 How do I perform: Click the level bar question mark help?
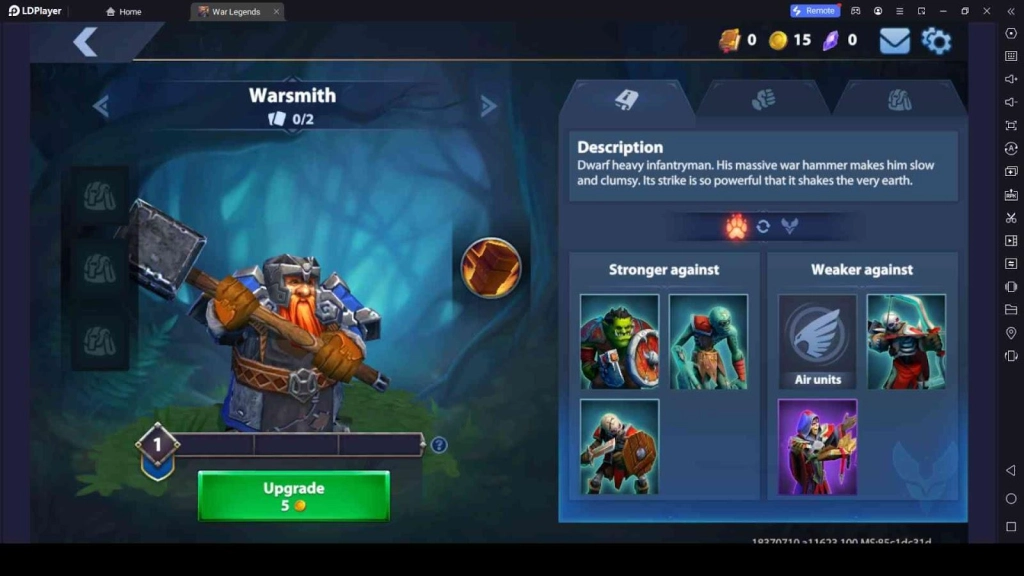[438, 445]
